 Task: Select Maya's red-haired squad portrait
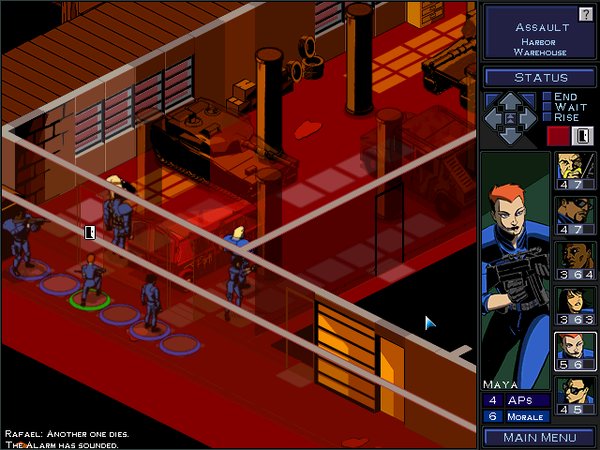click(575, 352)
